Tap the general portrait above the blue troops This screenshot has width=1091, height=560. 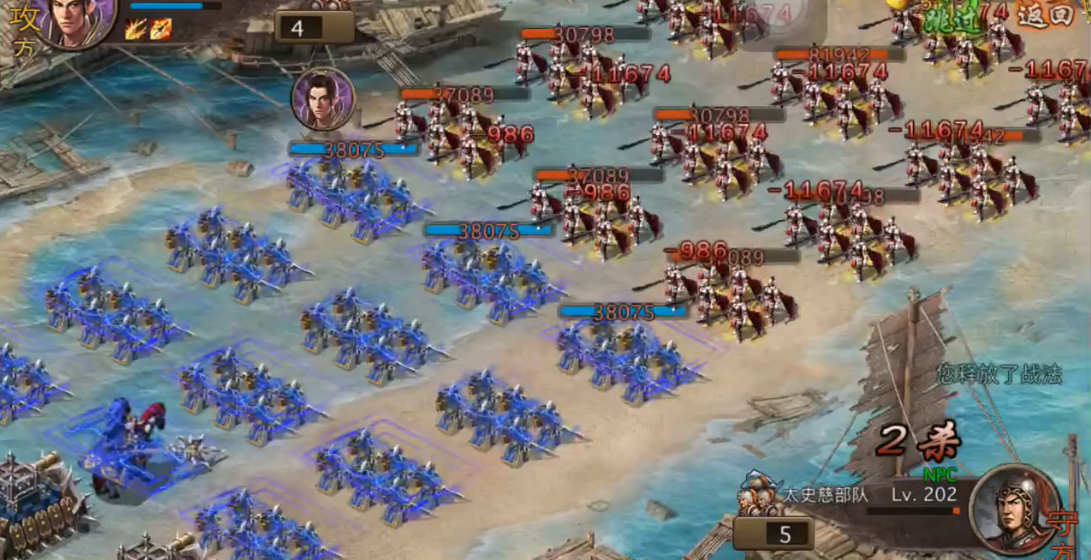(x=323, y=99)
